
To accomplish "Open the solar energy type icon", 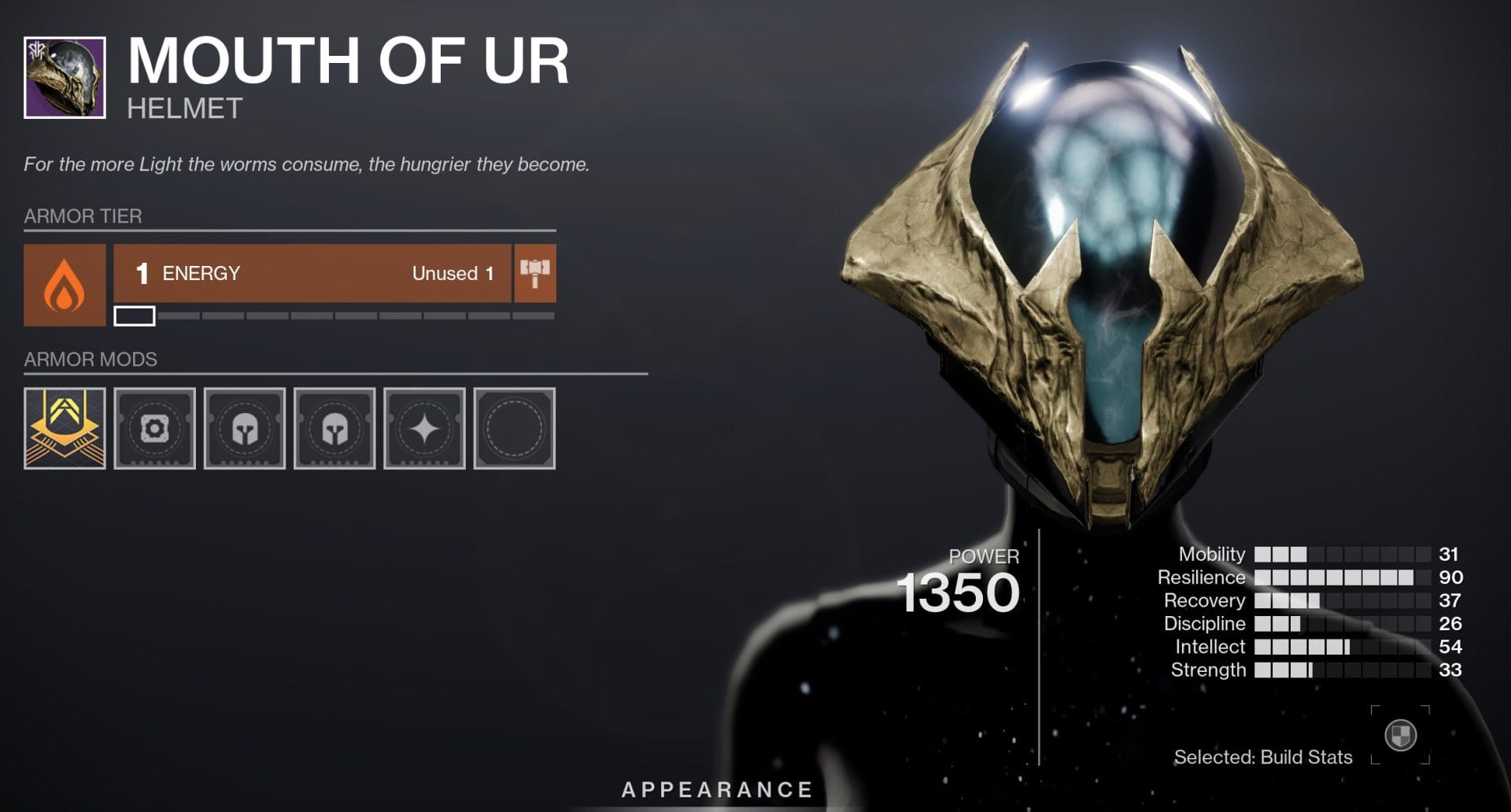I will [x=66, y=285].
